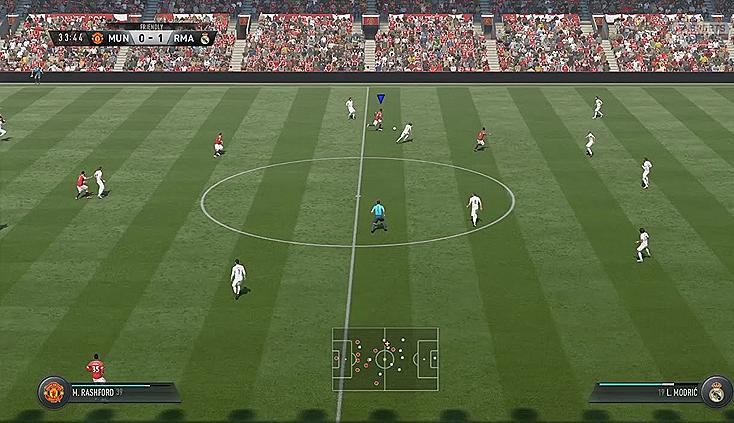Click the pitch radar minimap
Image resolution: width=734 pixels, height=423 pixels.
point(385,359)
